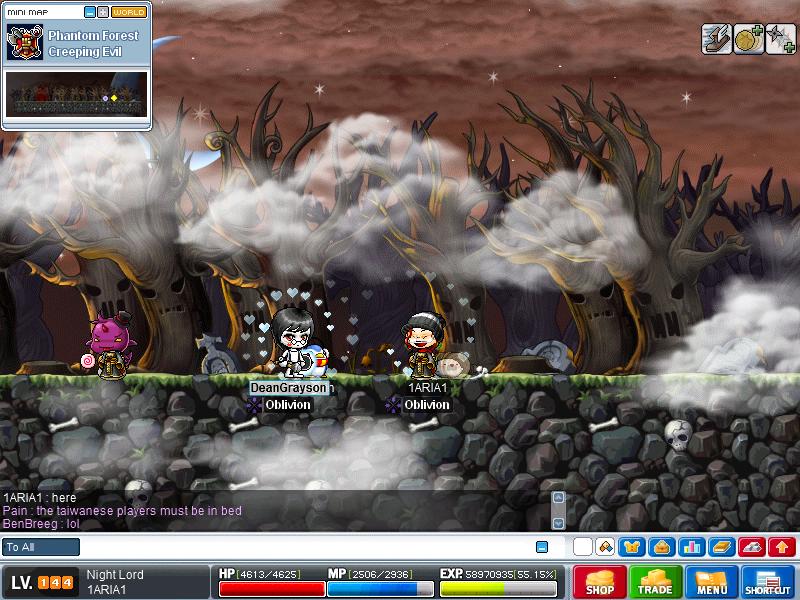Image resolution: width=800 pixels, height=600 pixels.
Task: Click the mini map display
Action: pos(77,93)
